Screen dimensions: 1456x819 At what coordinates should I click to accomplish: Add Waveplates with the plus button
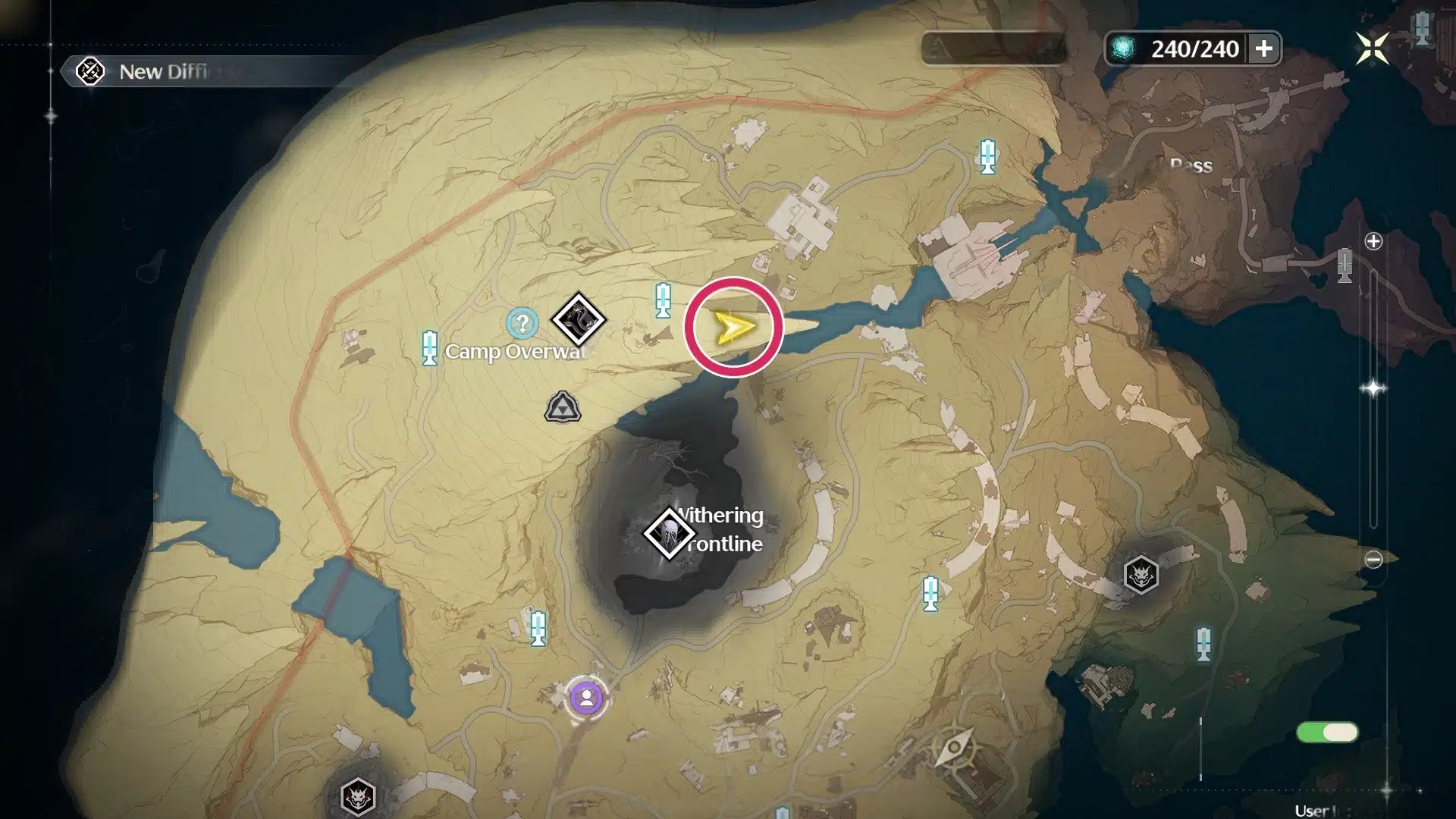pos(1263,49)
